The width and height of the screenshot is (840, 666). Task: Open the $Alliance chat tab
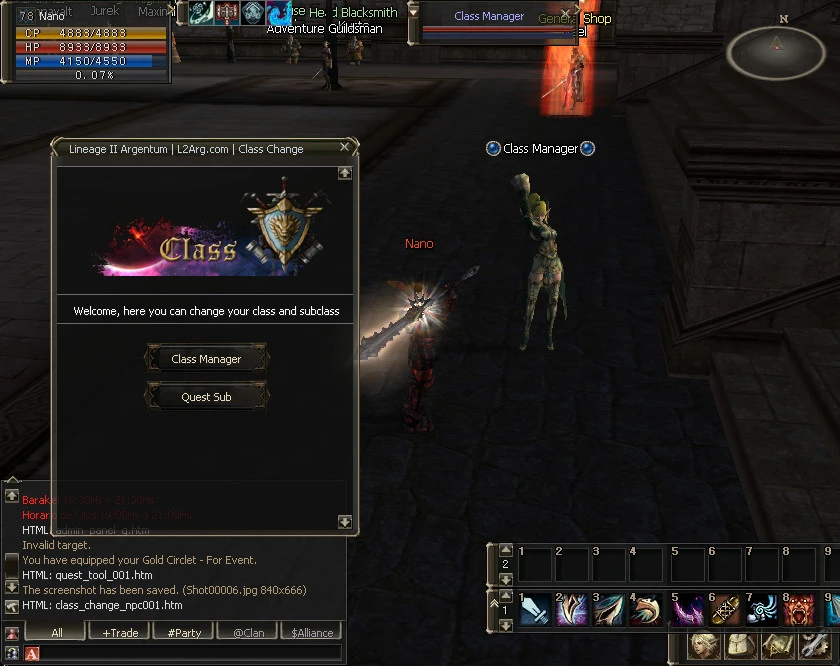[312, 632]
